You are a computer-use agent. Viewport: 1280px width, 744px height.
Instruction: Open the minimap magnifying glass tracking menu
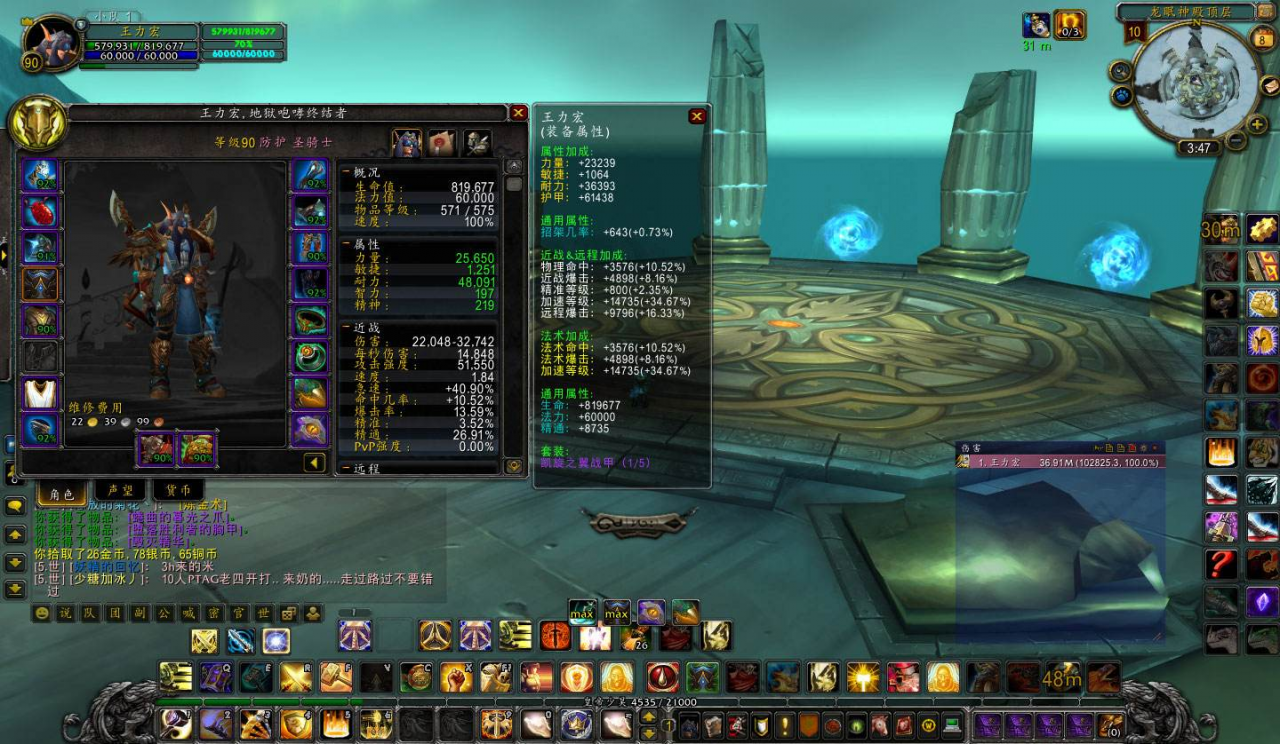click(x=1120, y=71)
